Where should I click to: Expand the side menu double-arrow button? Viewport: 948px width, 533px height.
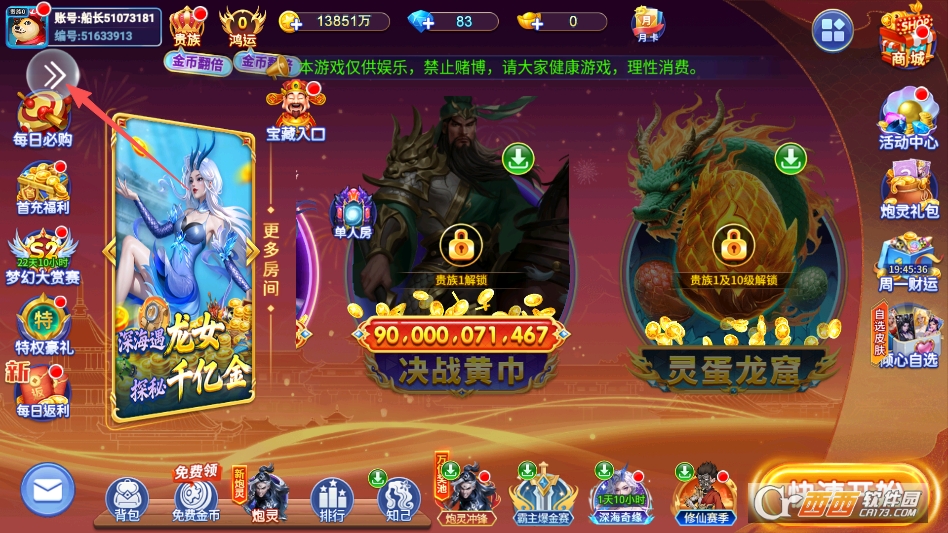(x=53, y=74)
